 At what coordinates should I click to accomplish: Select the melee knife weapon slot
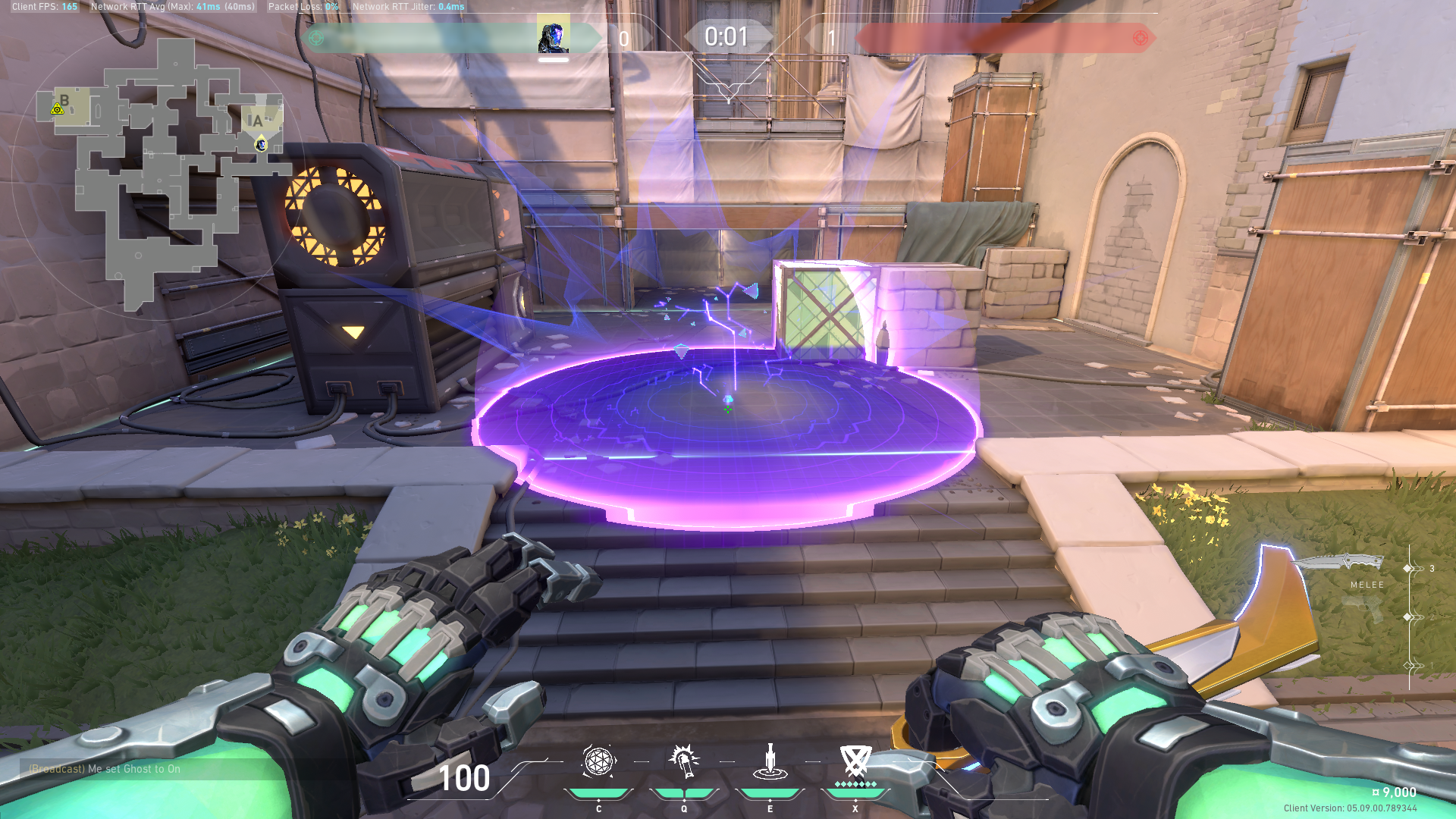point(1341,563)
